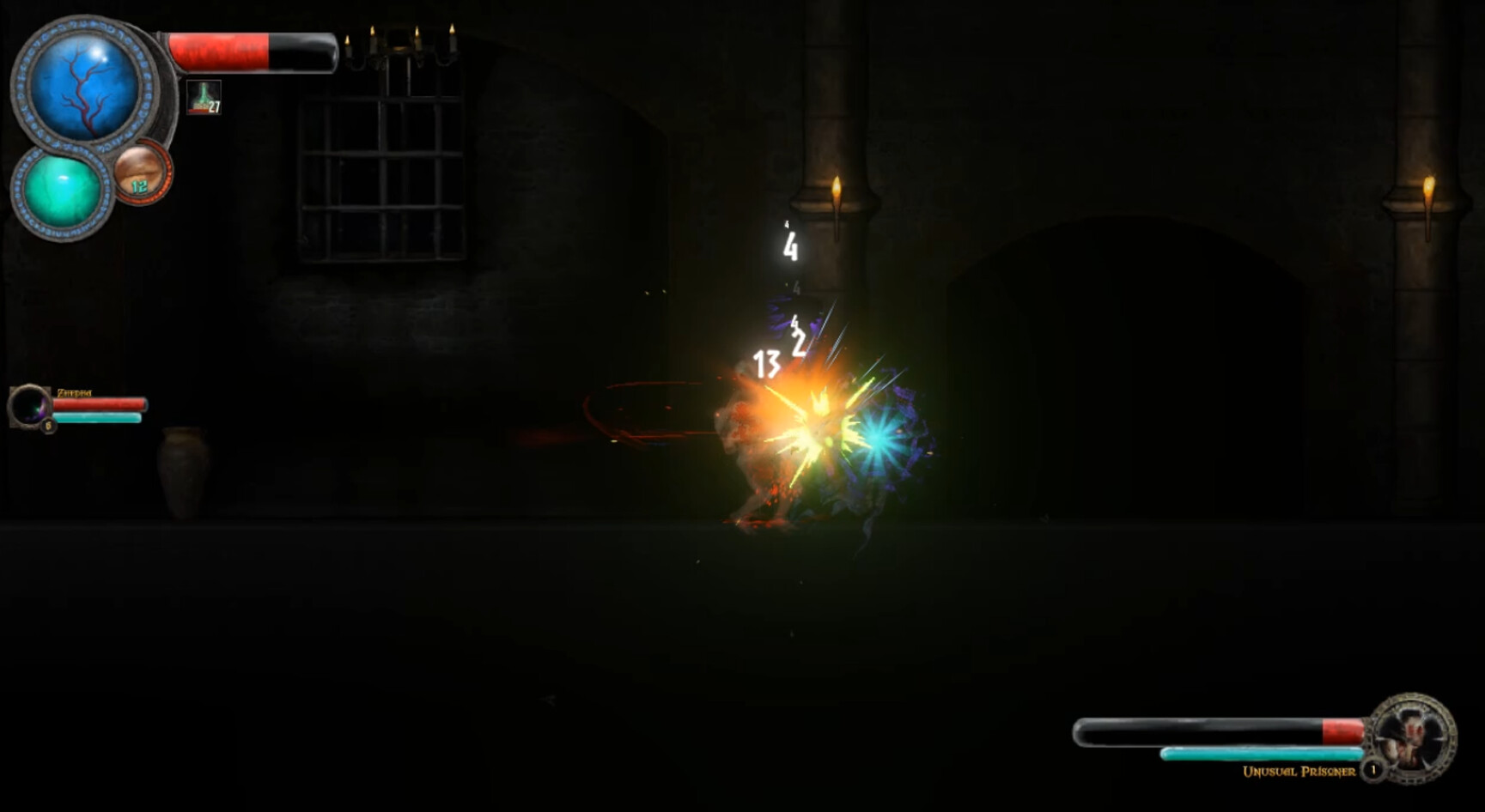Image resolution: width=1485 pixels, height=812 pixels.
Task: Click the damage number 4 above the fight
Action: click(789, 250)
